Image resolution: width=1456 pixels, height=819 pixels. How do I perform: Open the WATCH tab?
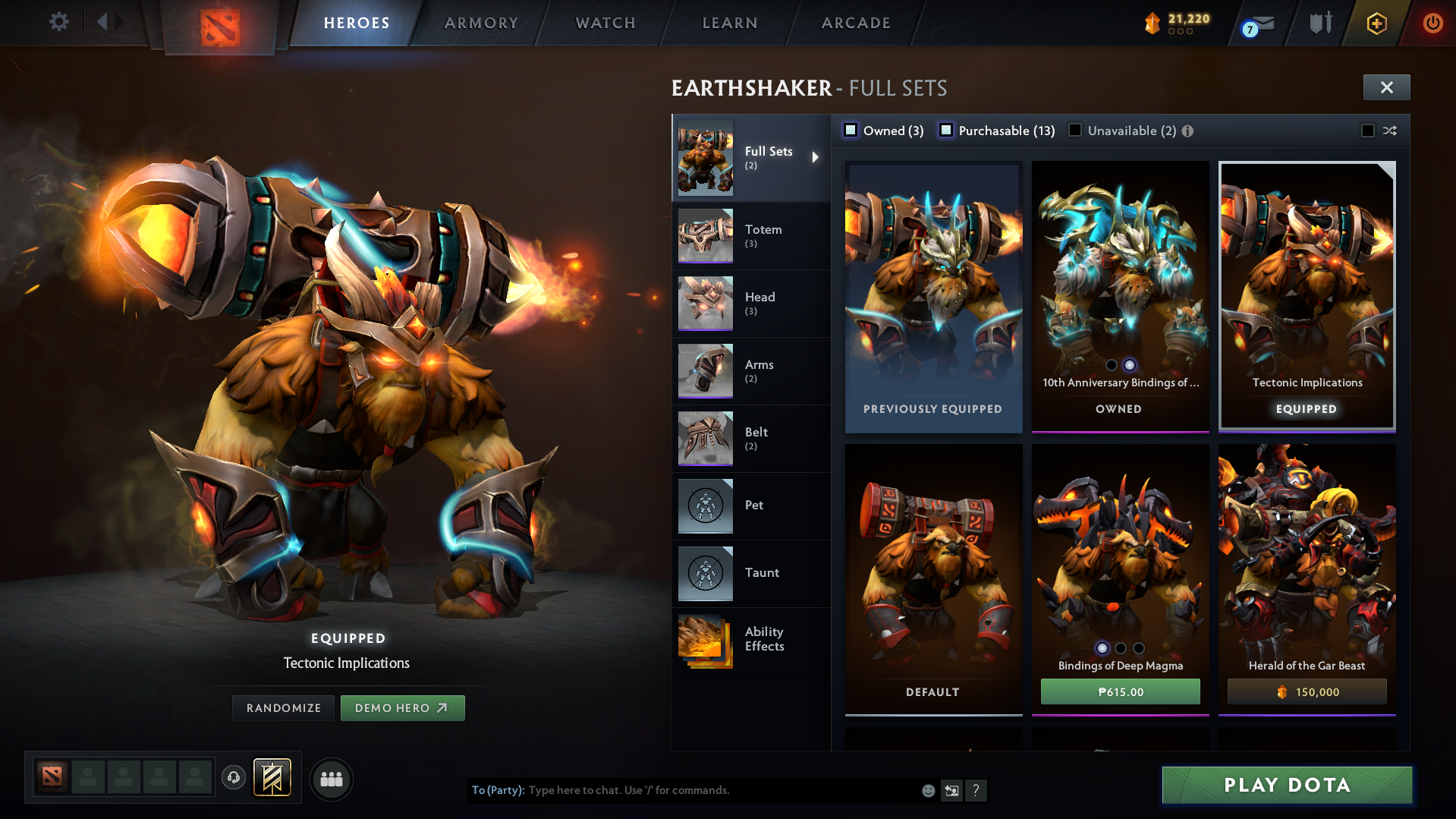point(605,23)
